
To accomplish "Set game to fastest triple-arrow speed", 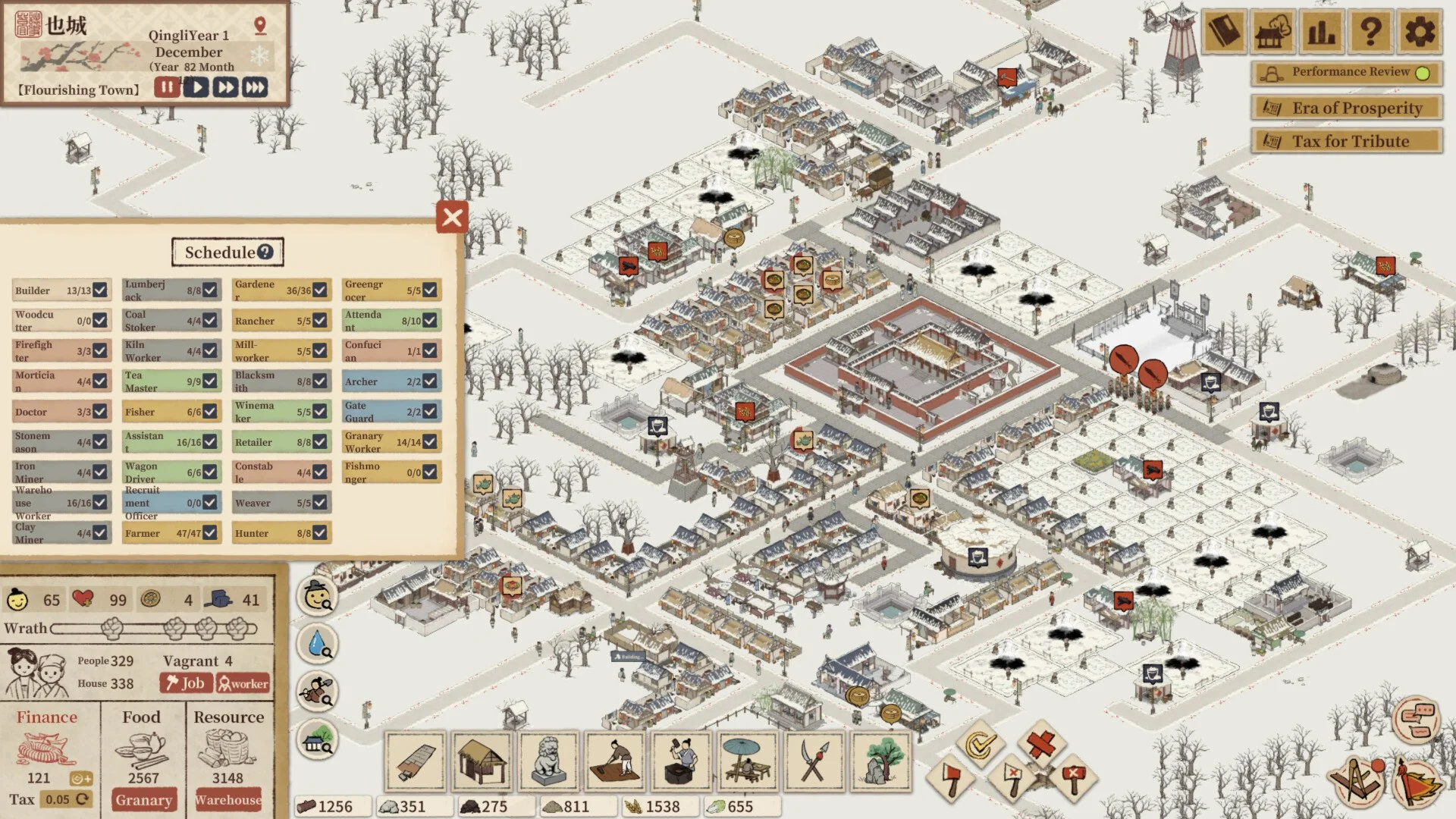I will [255, 87].
